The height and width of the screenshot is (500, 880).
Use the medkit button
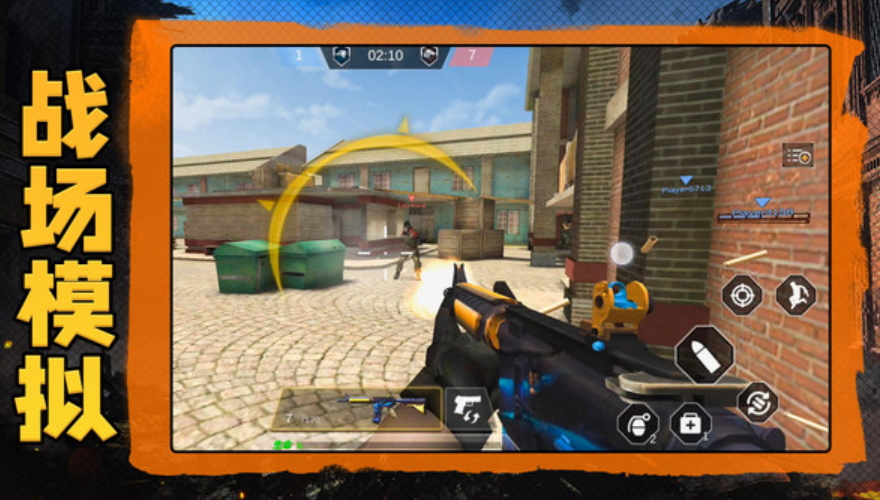(690, 423)
